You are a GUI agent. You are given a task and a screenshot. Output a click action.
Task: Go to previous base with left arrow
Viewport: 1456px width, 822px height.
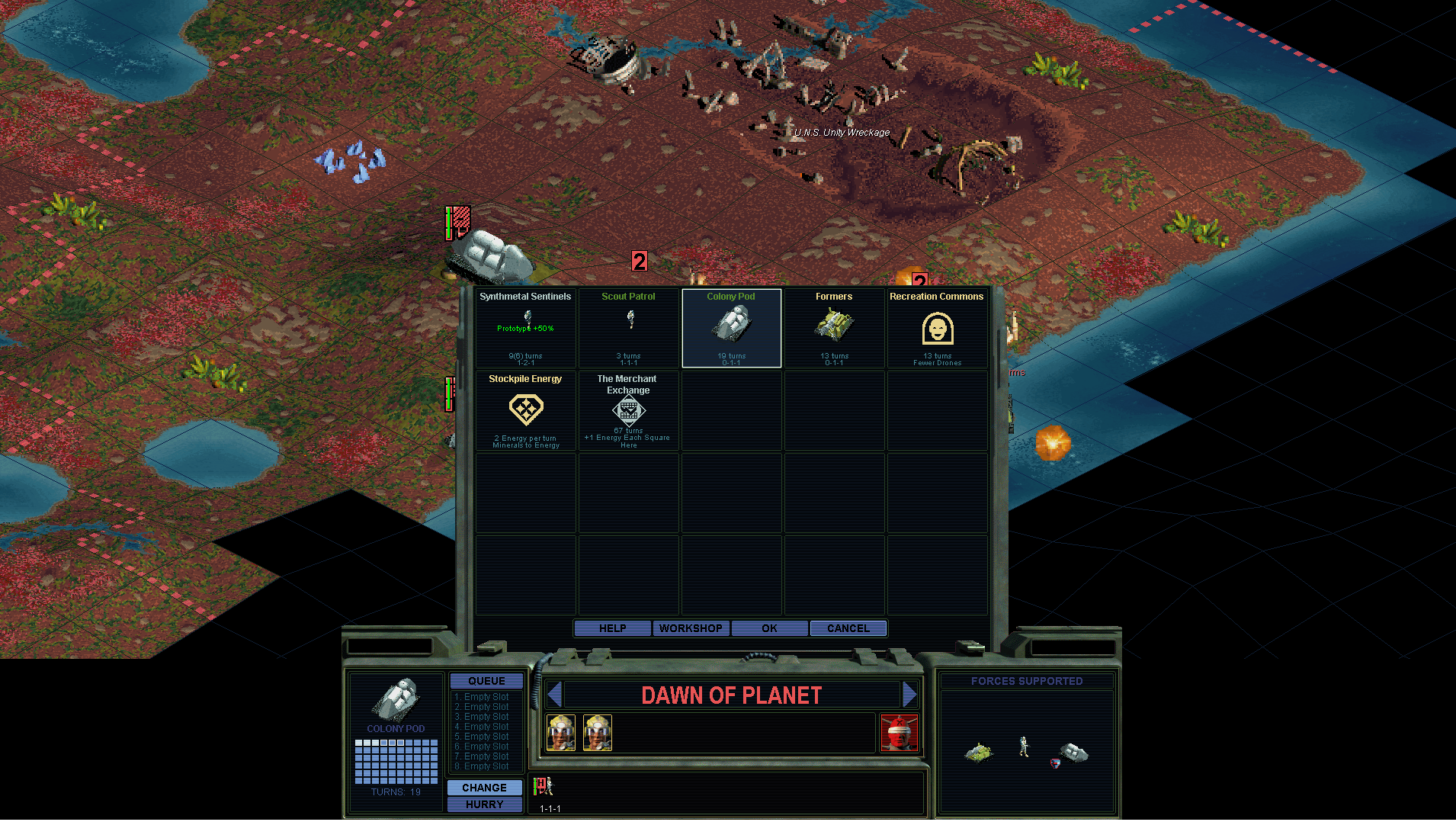[555, 695]
